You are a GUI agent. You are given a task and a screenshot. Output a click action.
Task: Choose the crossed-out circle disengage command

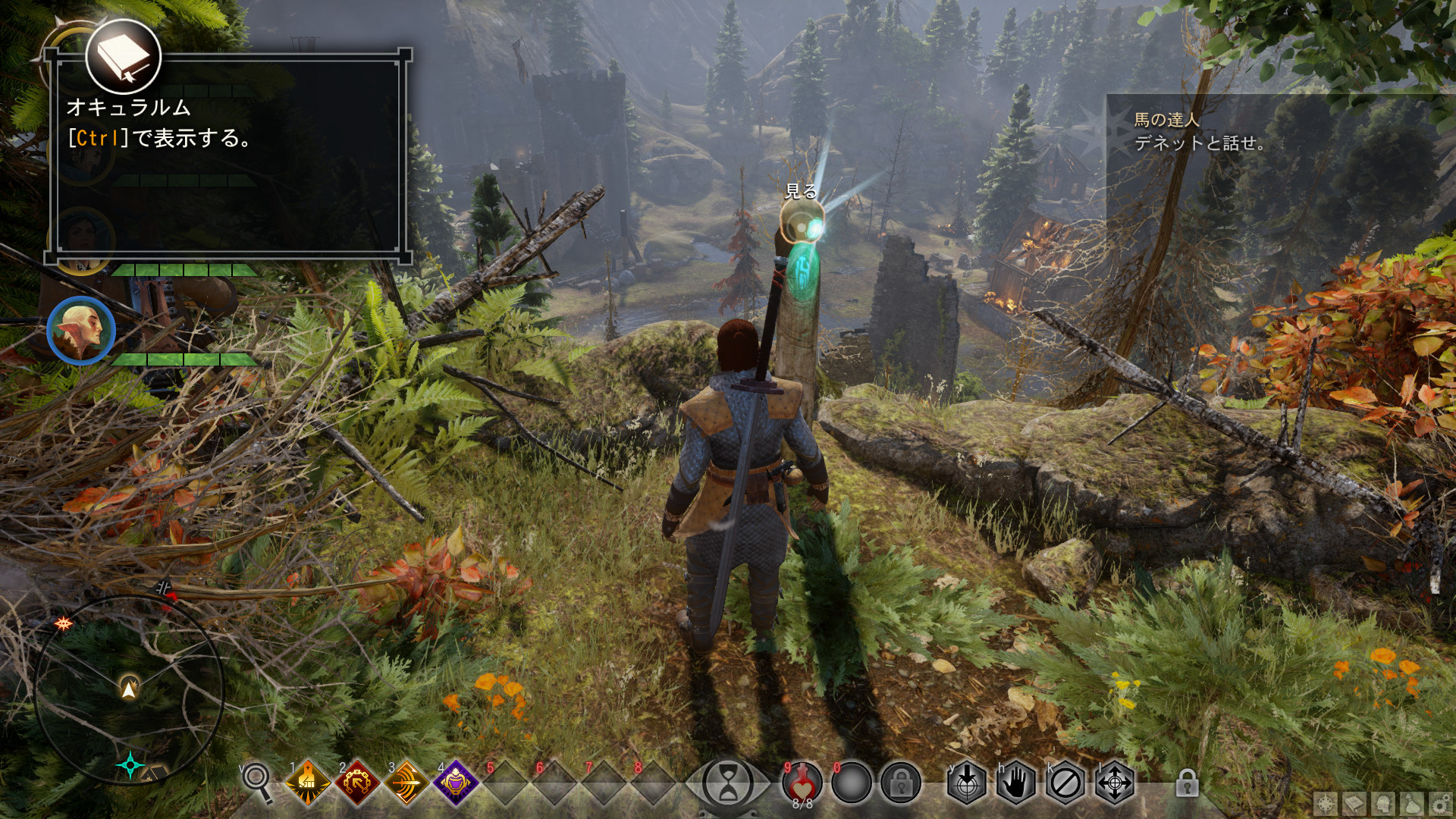click(x=1065, y=783)
